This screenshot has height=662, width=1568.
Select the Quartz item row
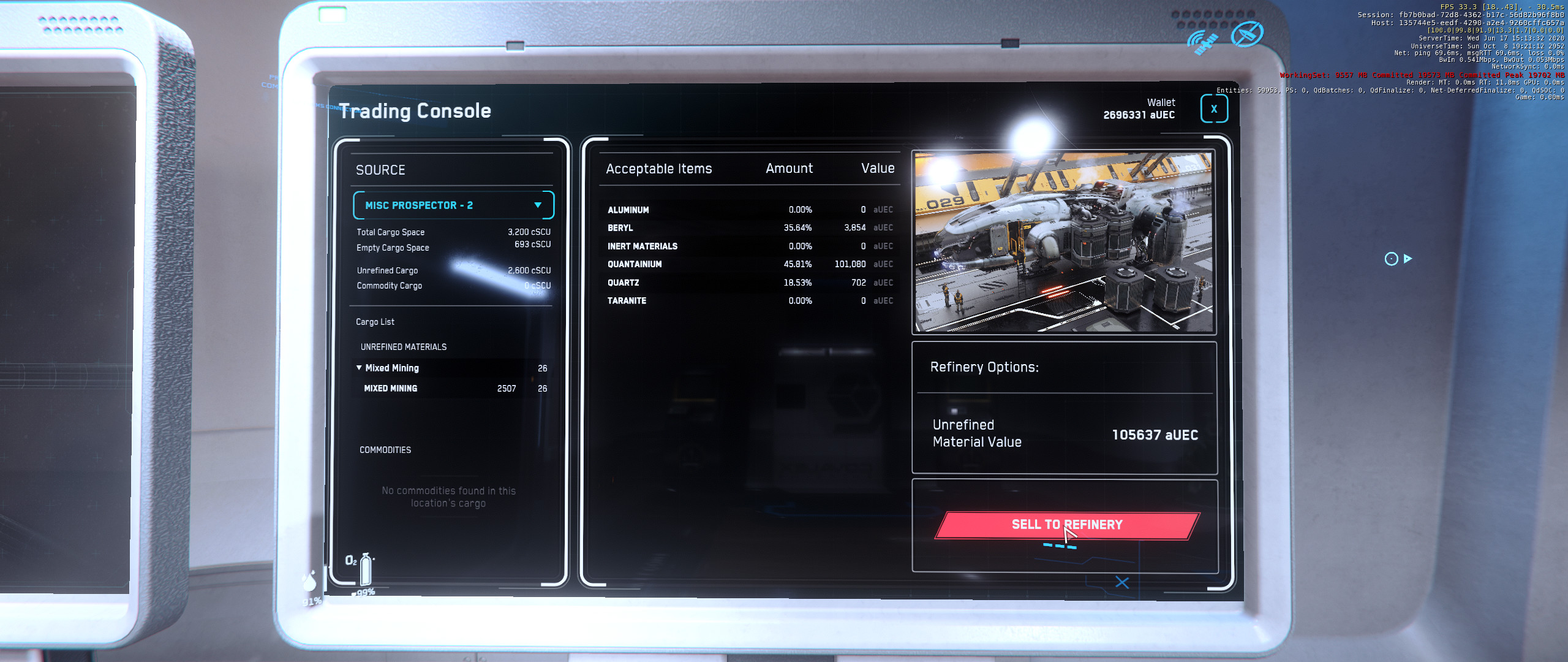[748, 283]
